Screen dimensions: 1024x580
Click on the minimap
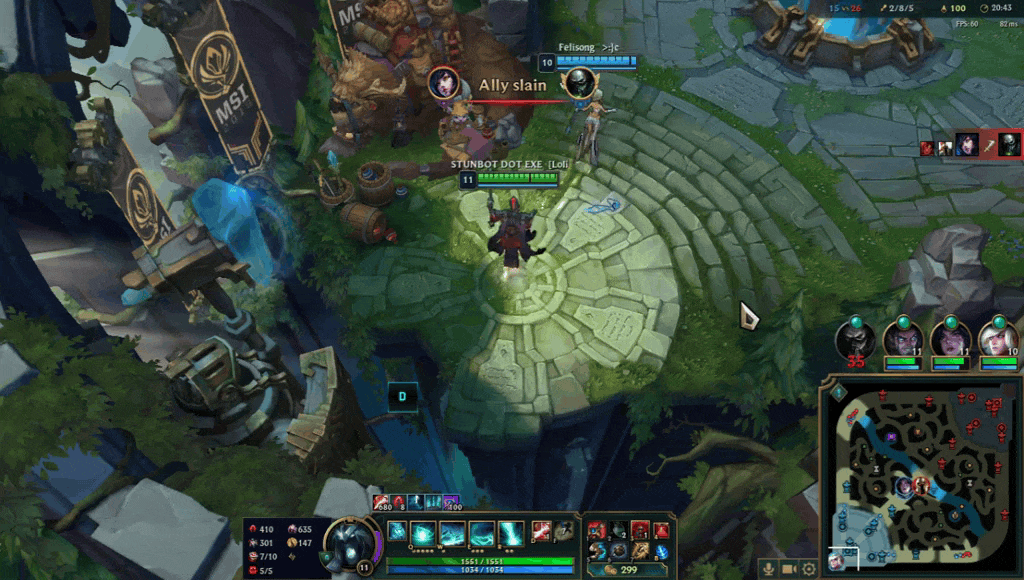[x=920, y=478]
